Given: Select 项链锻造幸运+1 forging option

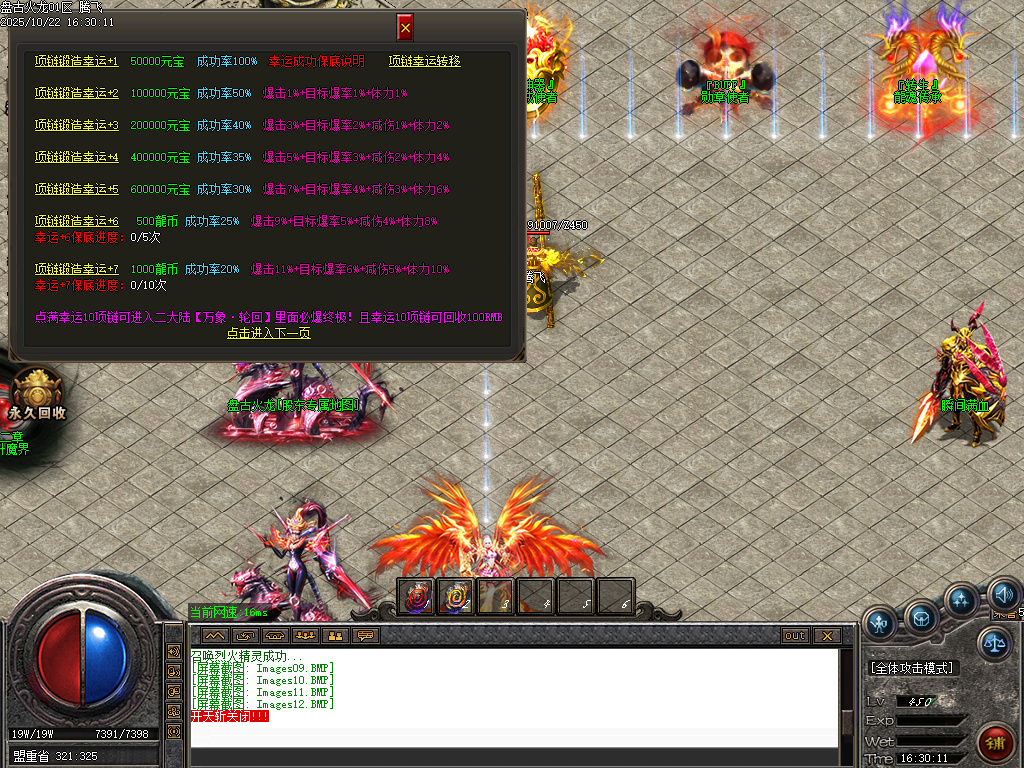Looking at the screenshot, I should 77,62.
